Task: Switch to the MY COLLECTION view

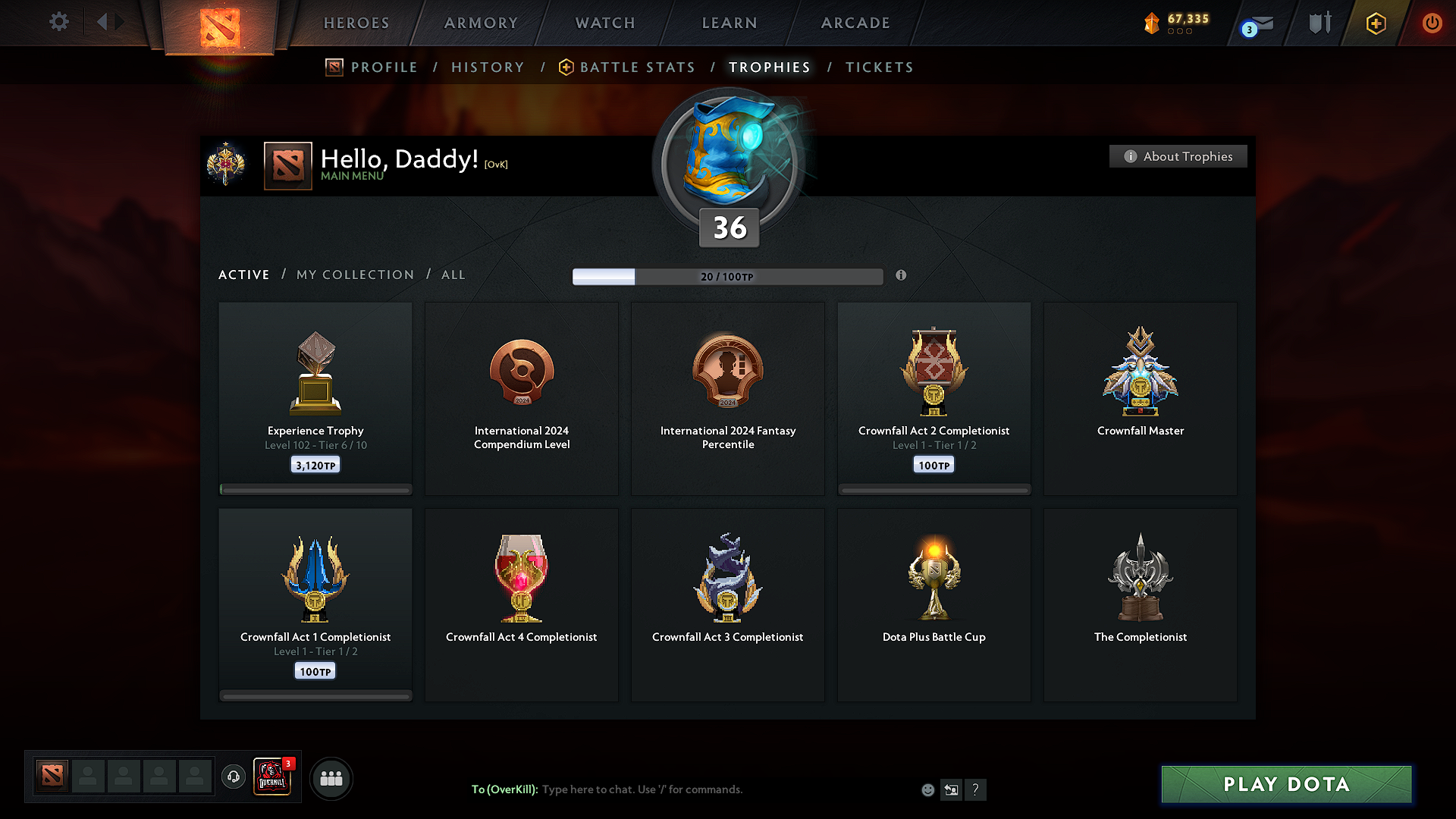Action: pos(354,275)
